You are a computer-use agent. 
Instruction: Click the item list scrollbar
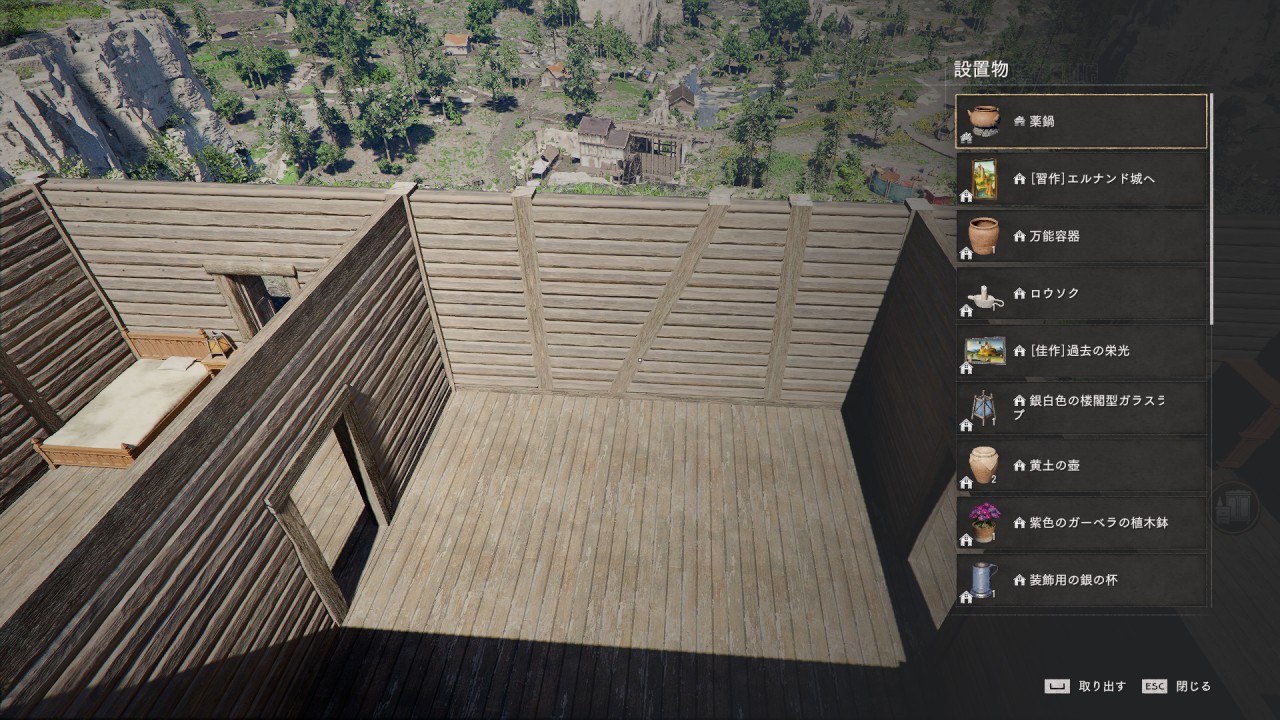coord(1212,208)
